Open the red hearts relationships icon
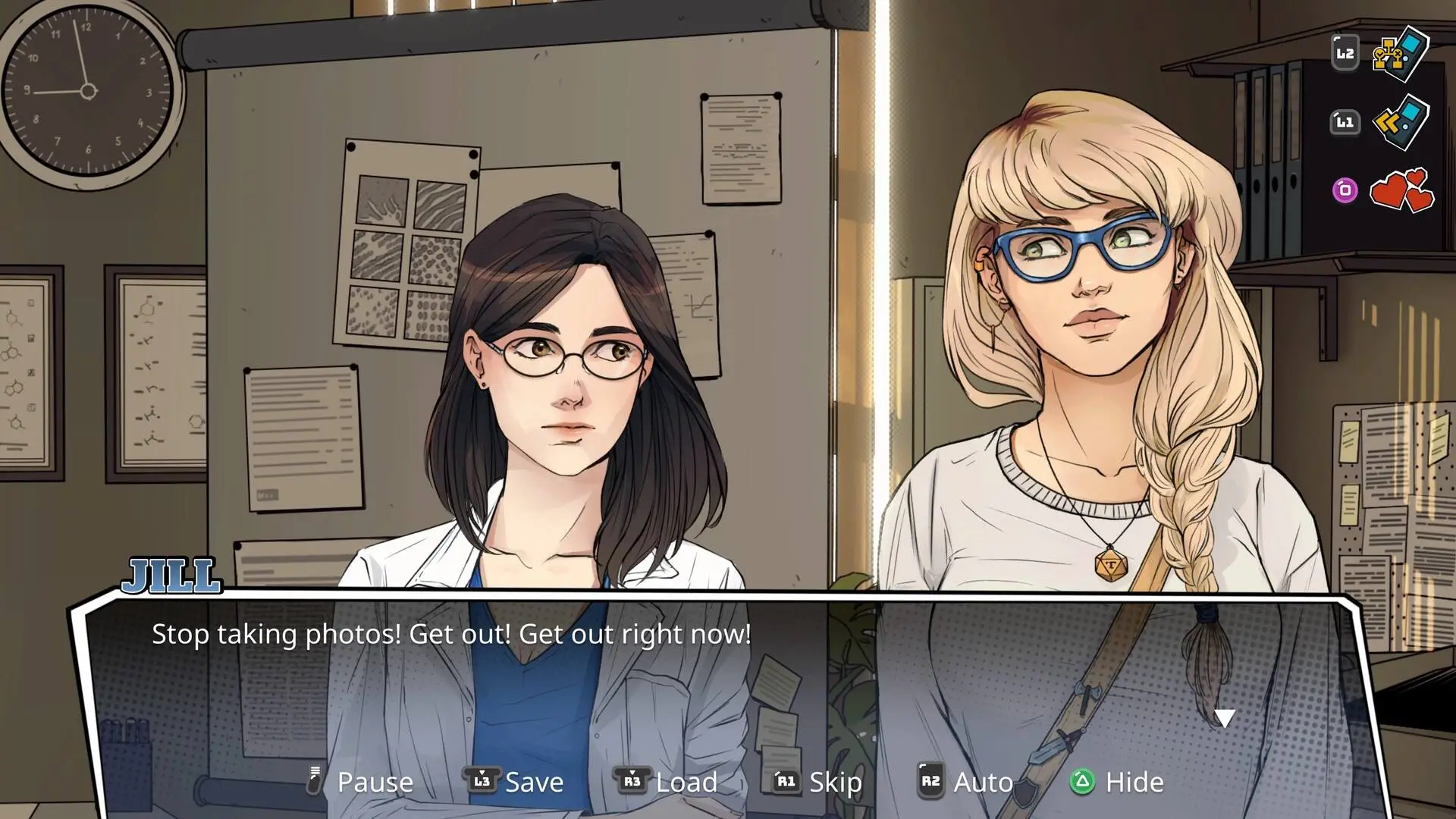This screenshot has width=1456, height=819. (1401, 190)
